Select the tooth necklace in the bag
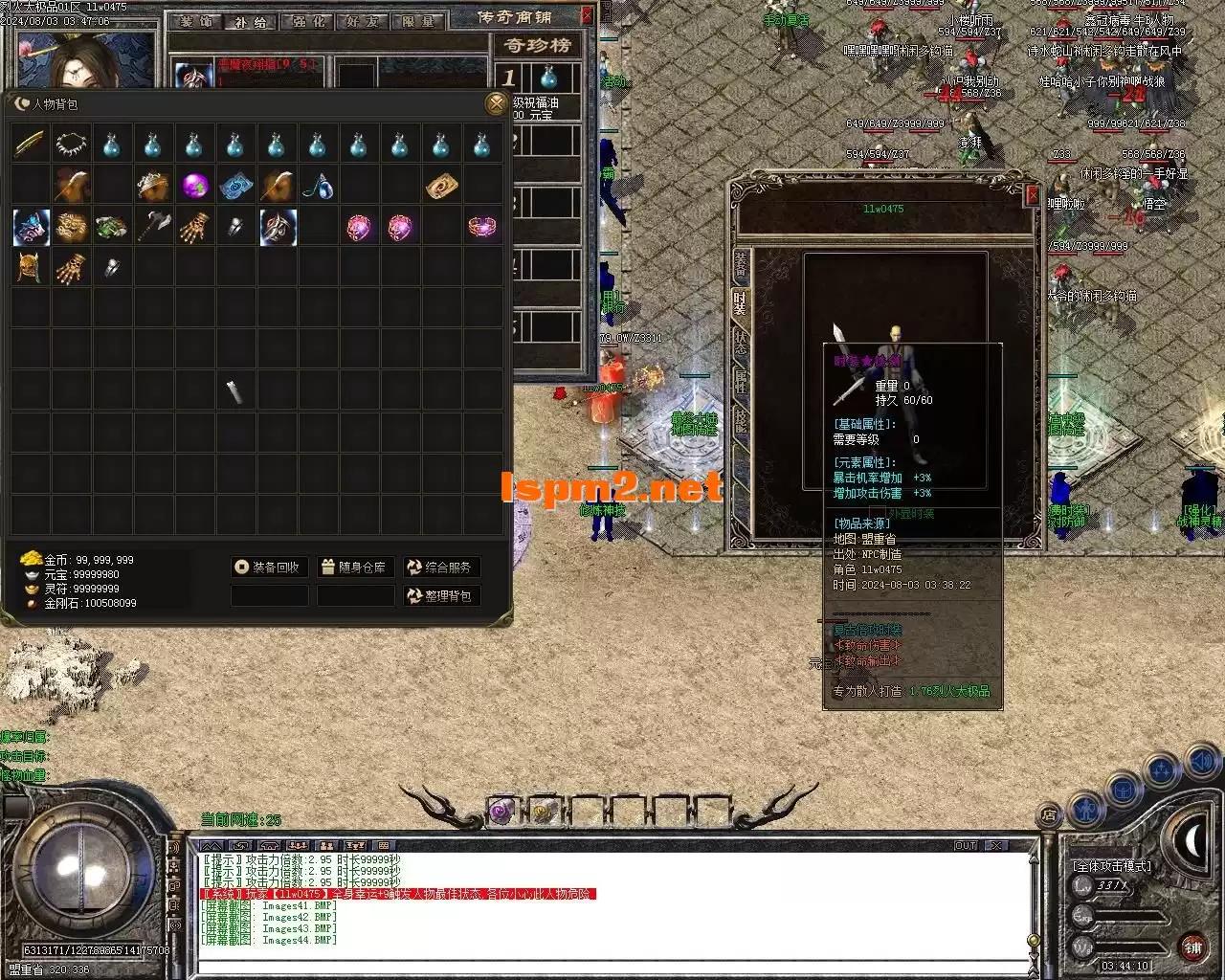 [72, 145]
